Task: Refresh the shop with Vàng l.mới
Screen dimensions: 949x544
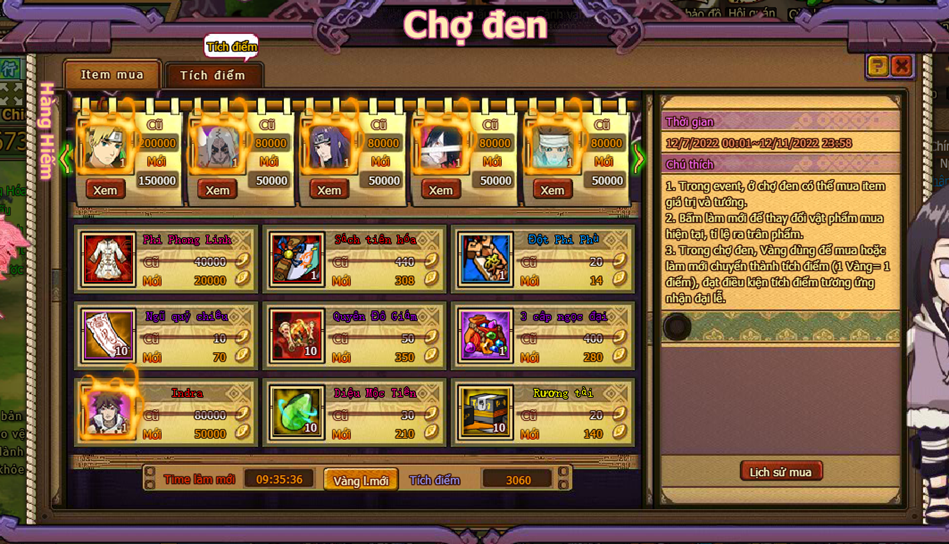Action: [360, 481]
